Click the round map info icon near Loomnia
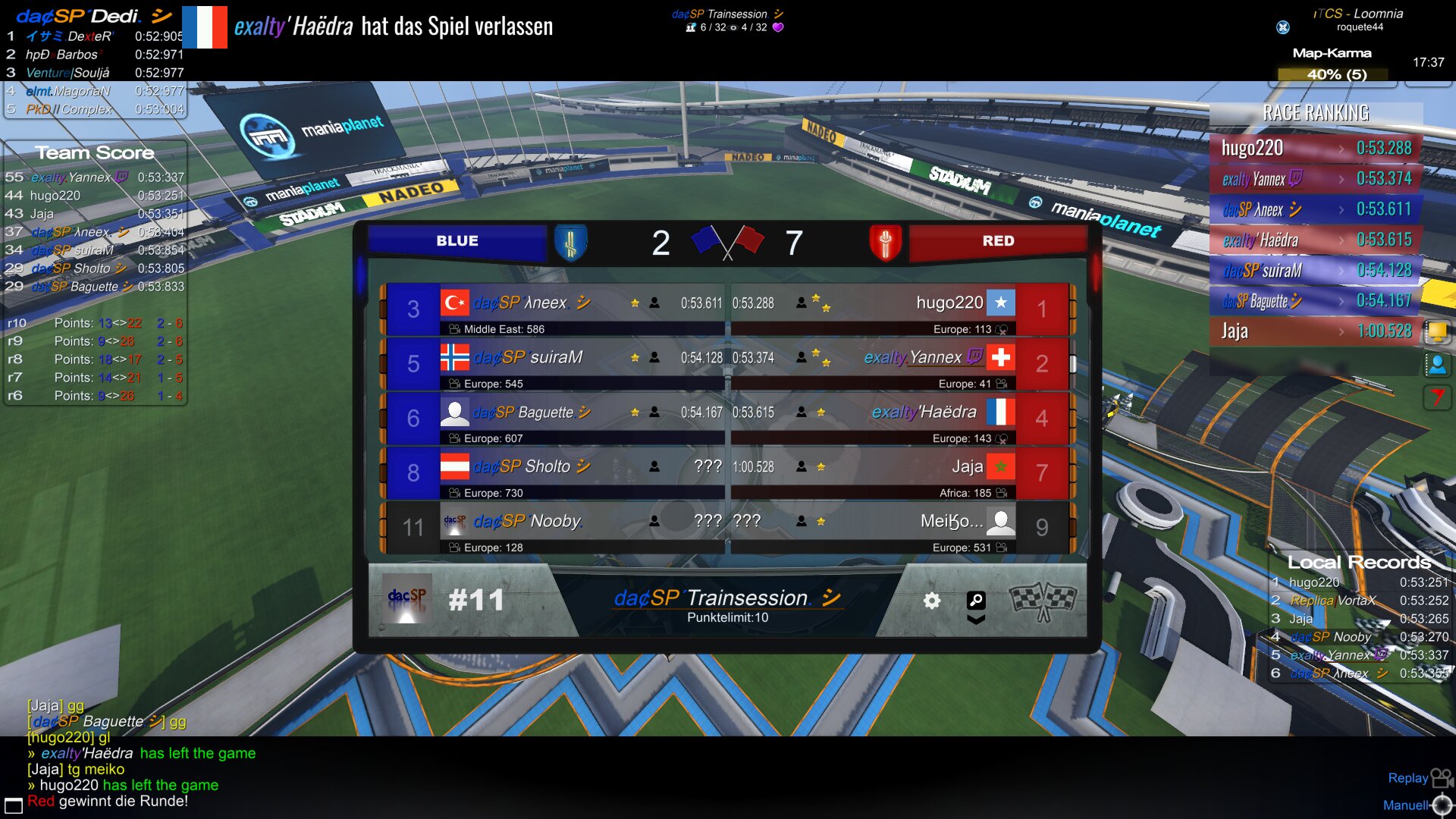This screenshot has height=819, width=1456. tap(1283, 27)
